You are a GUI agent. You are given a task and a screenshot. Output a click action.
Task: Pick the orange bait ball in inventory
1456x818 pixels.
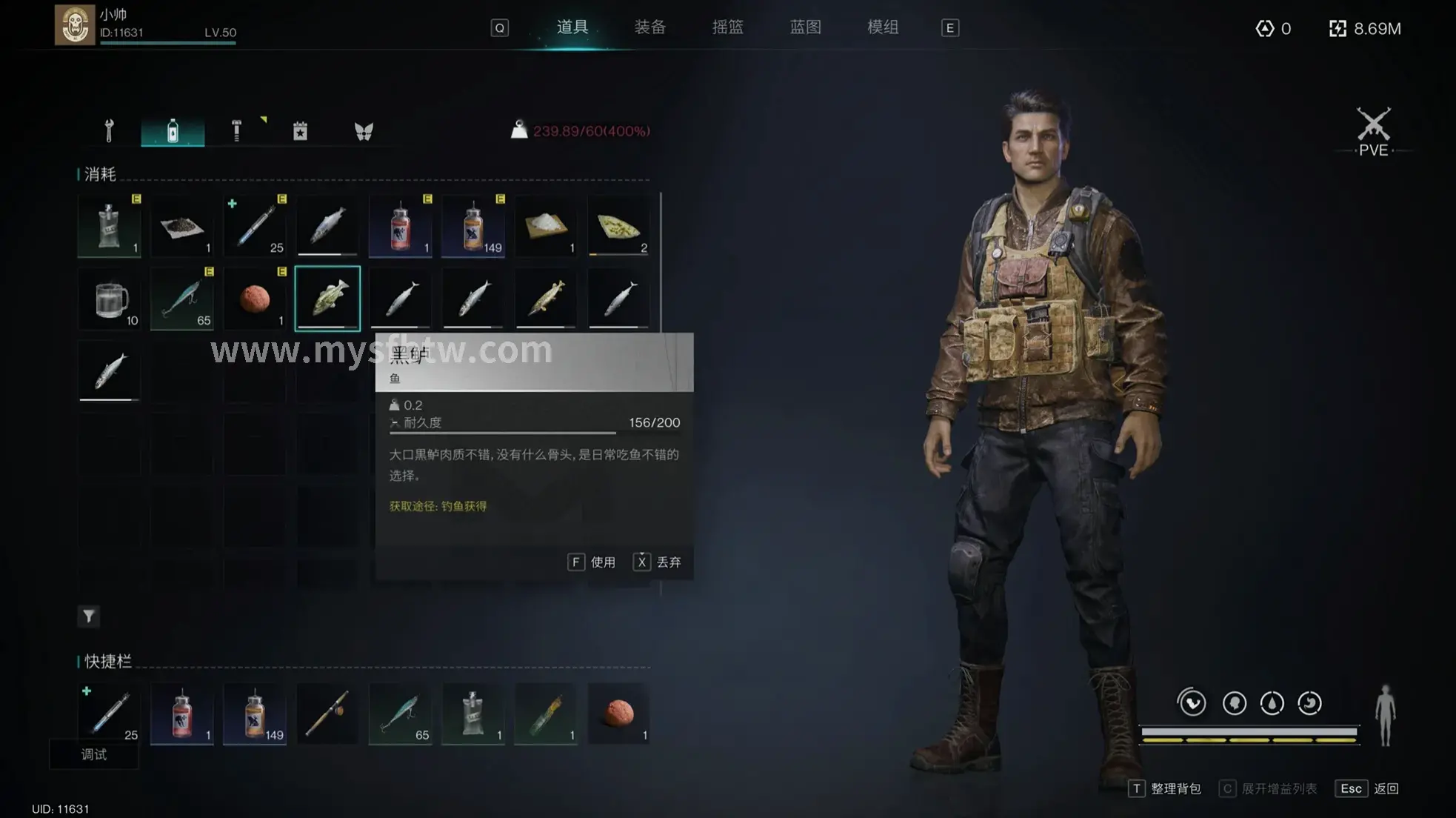pyautogui.click(x=255, y=299)
